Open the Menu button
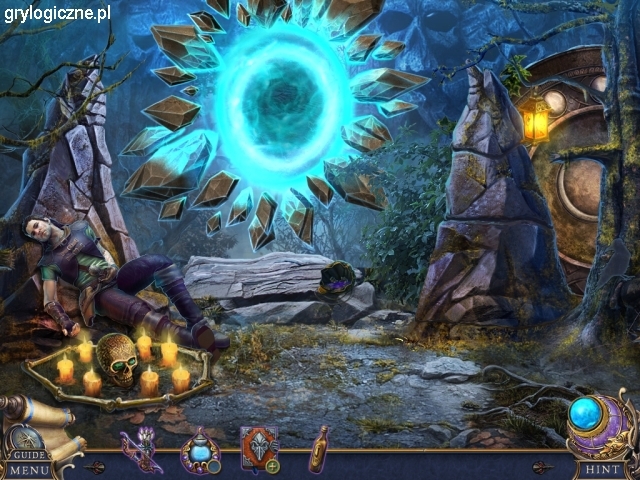The image size is (640, 480). tap(29, 469)
